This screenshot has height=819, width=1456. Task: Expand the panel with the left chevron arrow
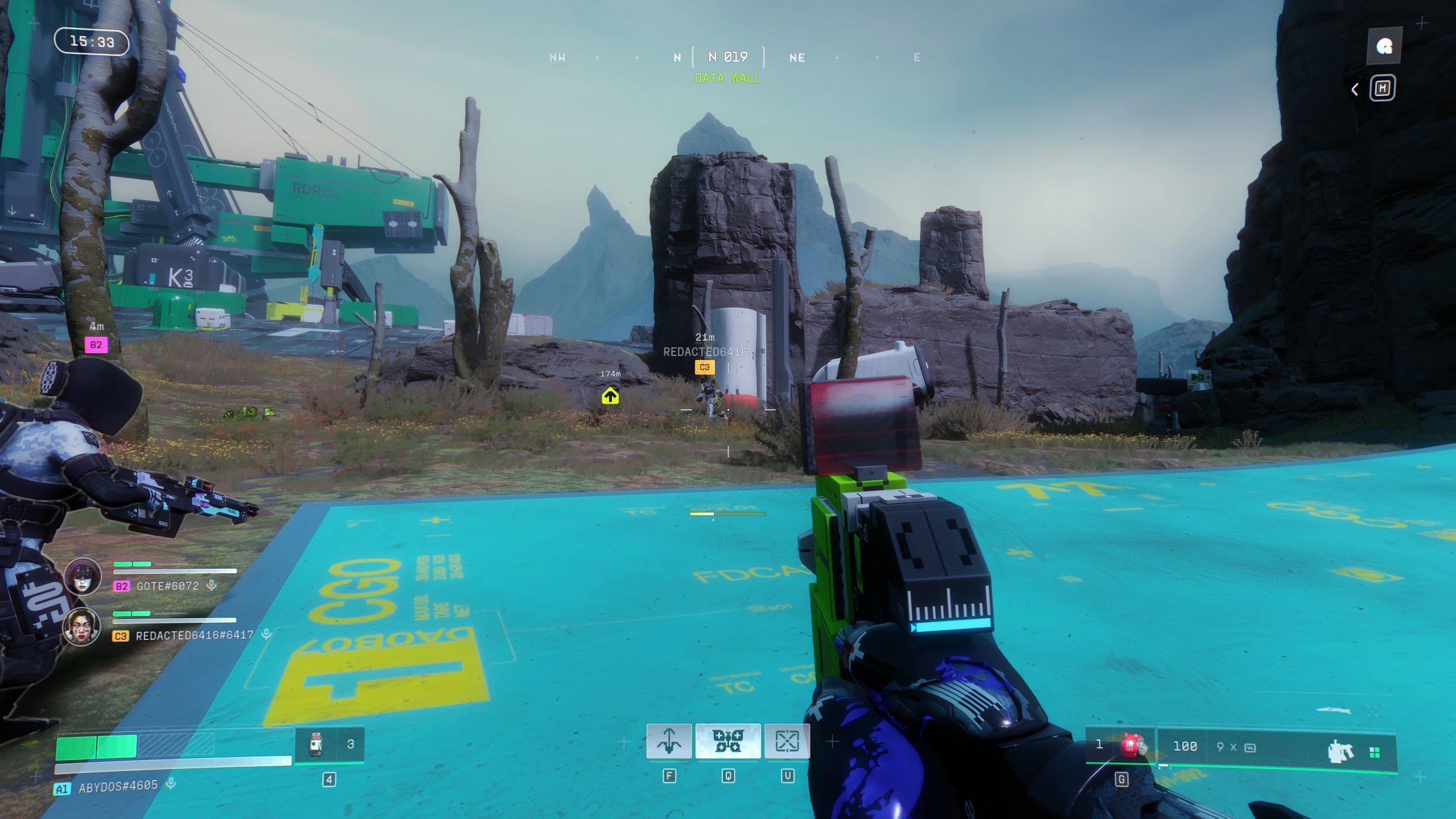[x=1355, y=89]
